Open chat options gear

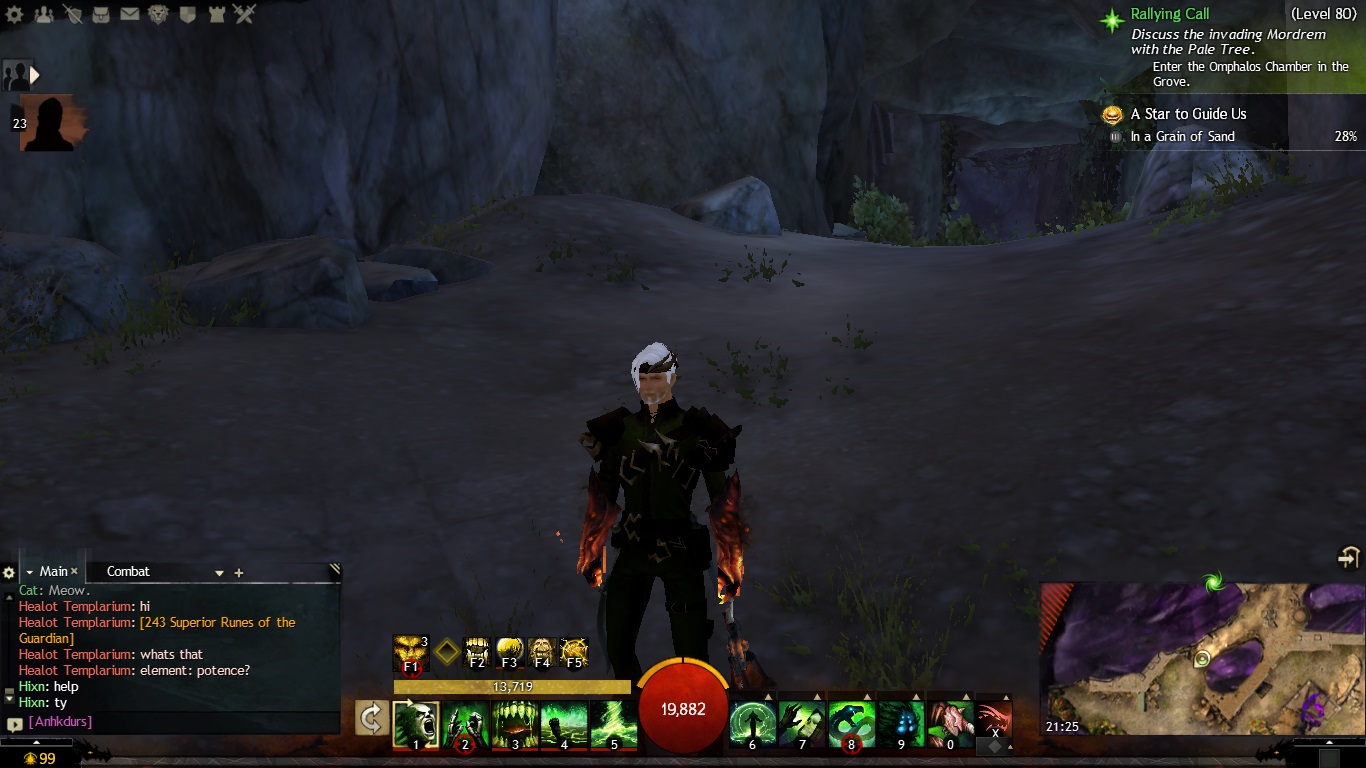pos(9,573)
